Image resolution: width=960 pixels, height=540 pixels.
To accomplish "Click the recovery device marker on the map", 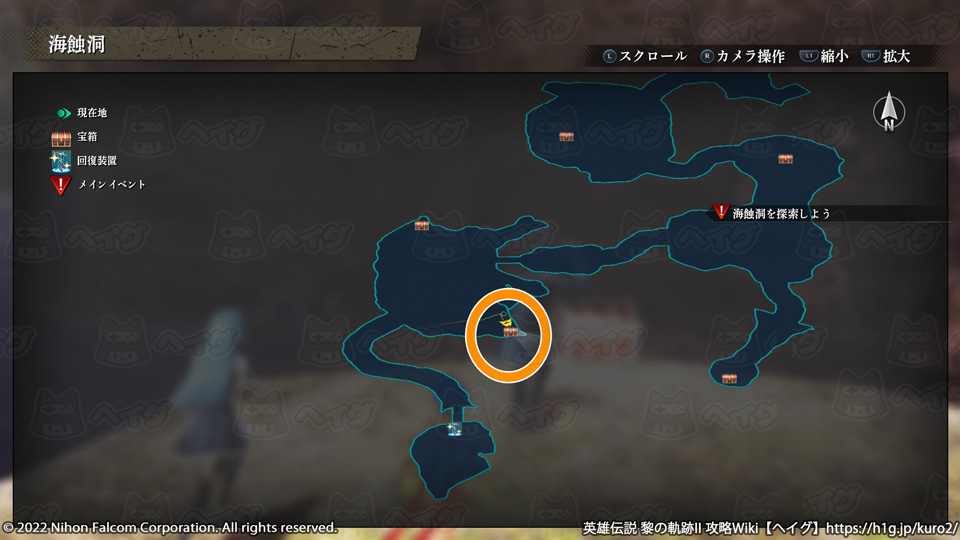I will pos(455,428).
